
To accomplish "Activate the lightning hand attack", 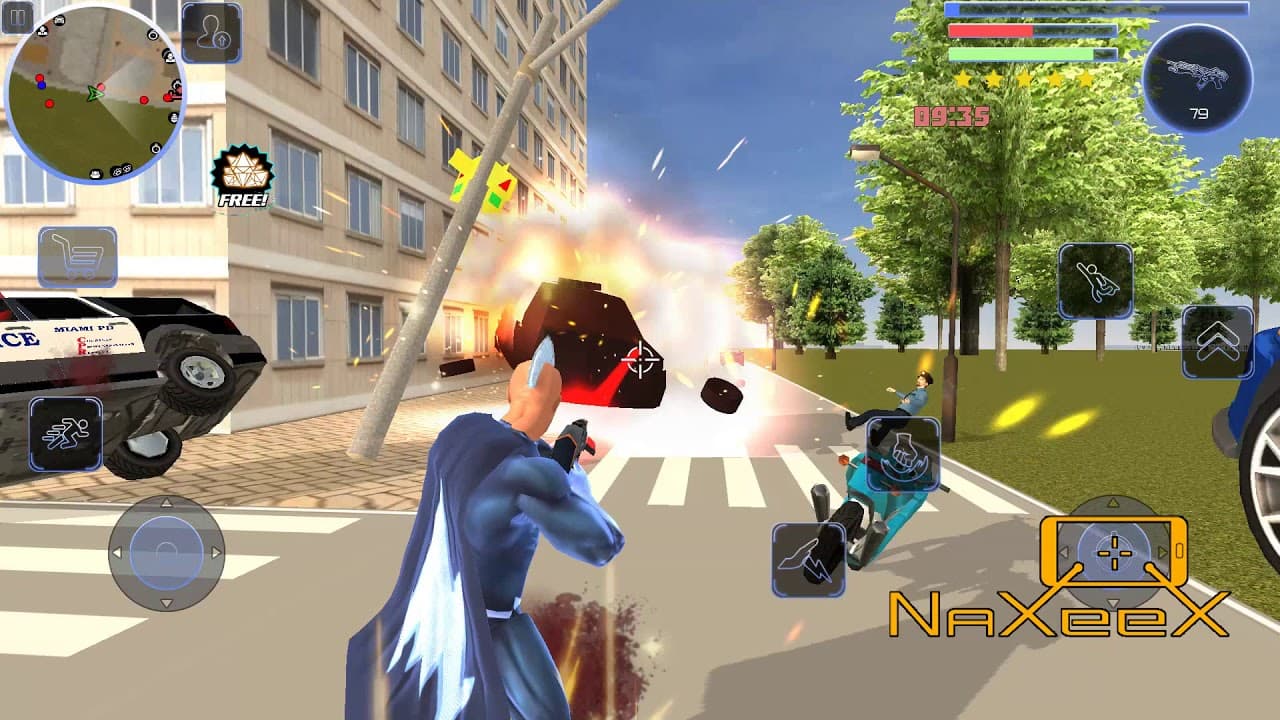I will [809, 560].
